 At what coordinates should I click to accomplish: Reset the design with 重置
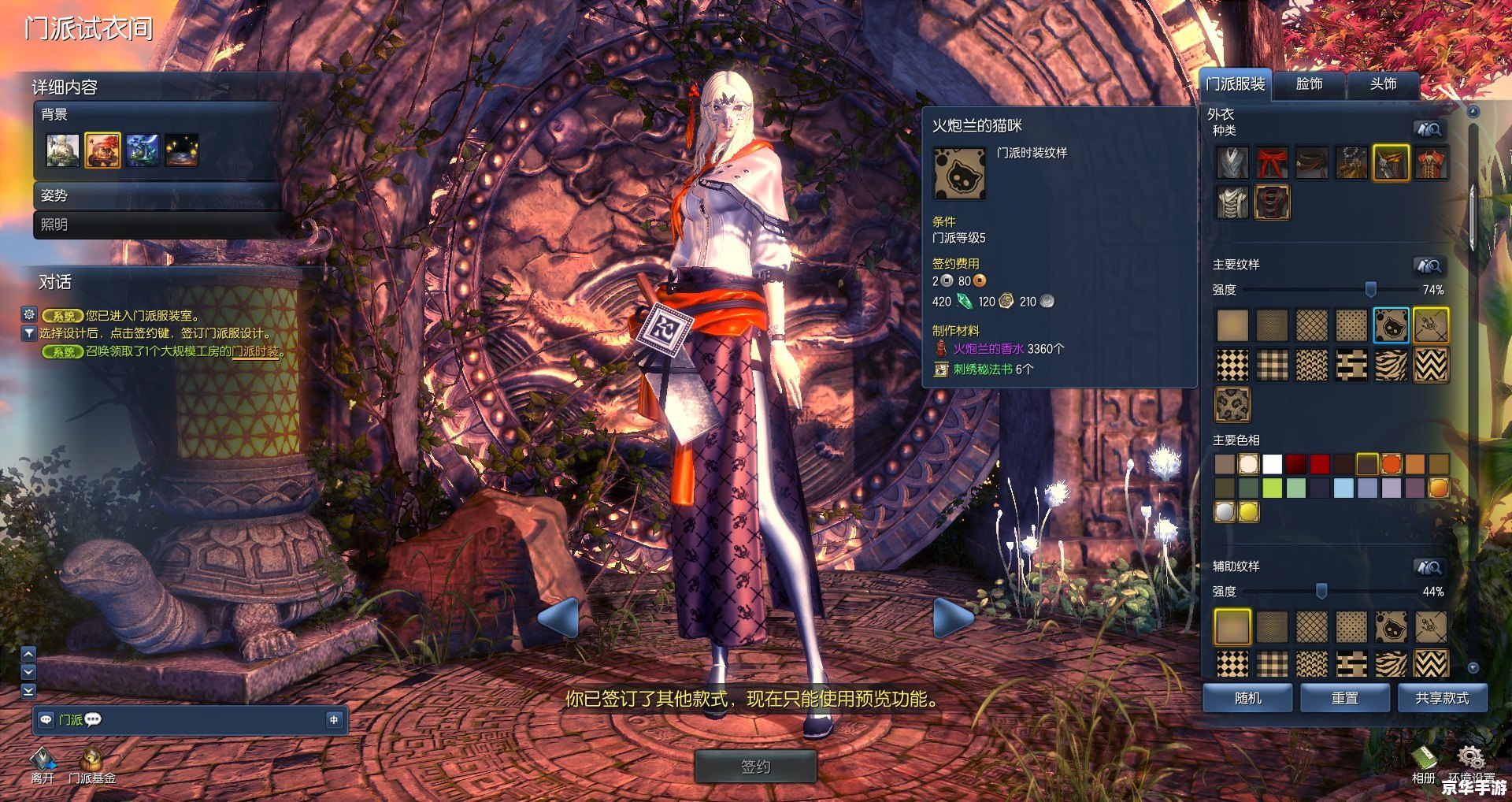point(1344,698)
